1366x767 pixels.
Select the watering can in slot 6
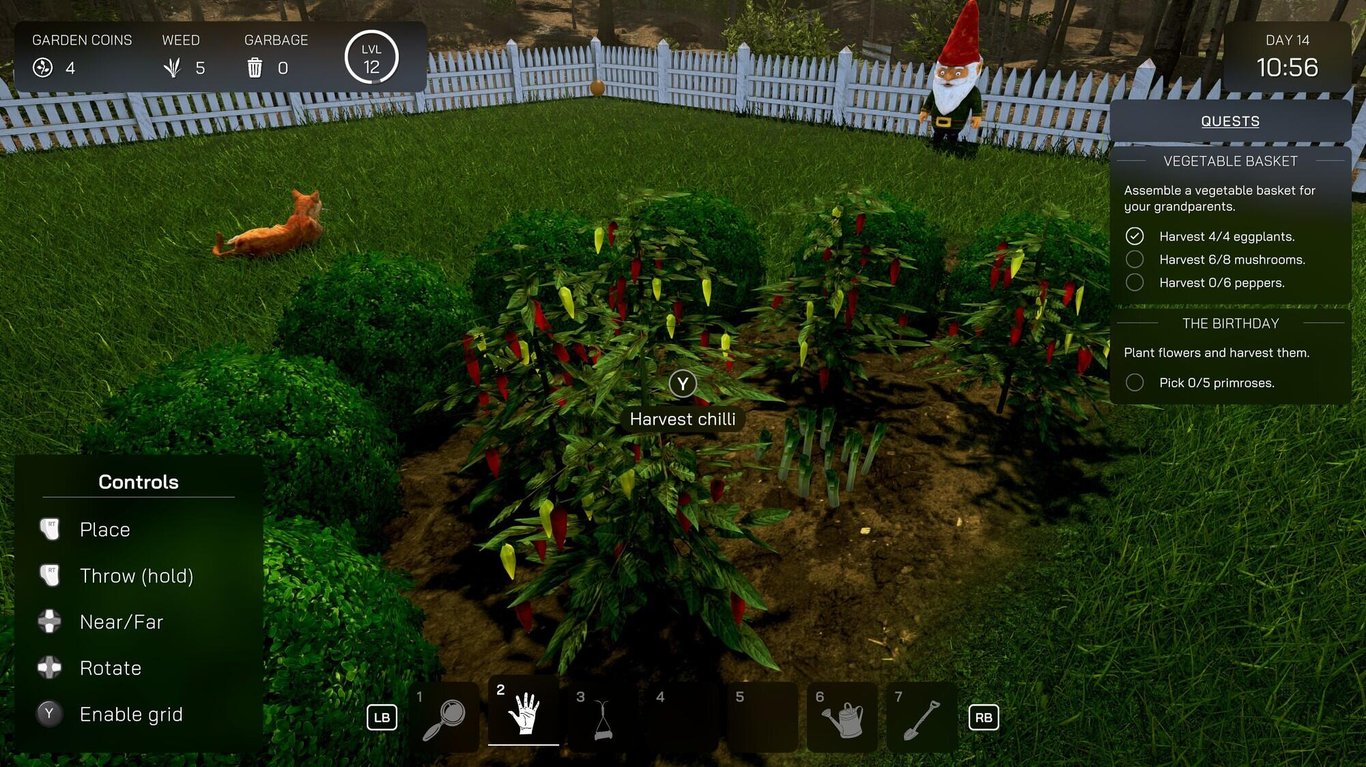coord(841,717)
